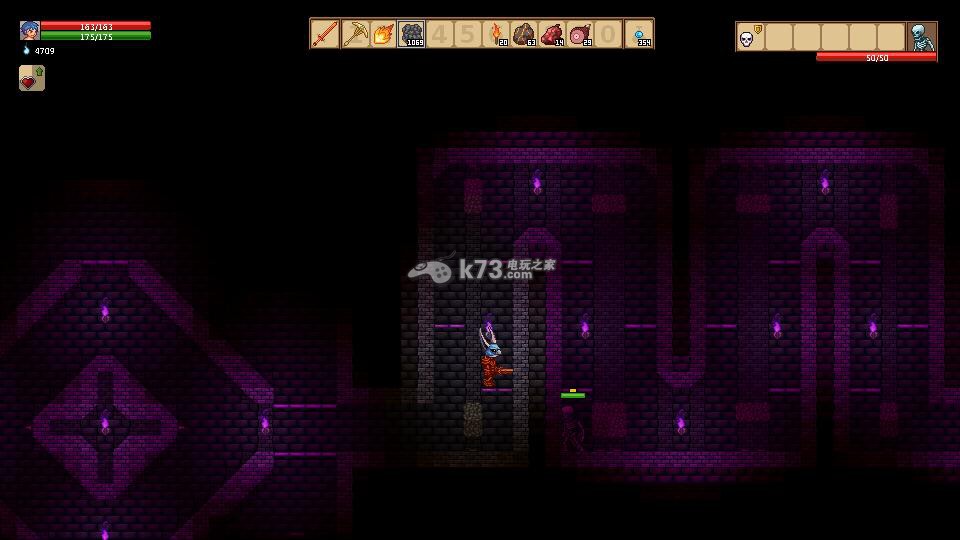Choose the fireball spell slot
The height and width of the screenshot is (540, 960).
pyautogui.click(x=382, y=34)
